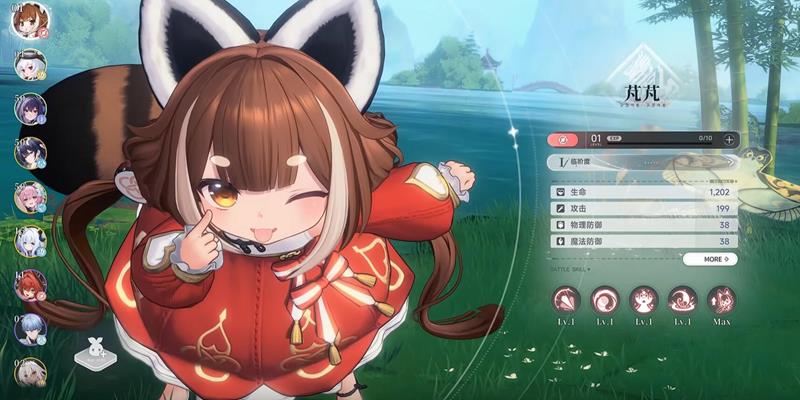Screen dimensions: 800x400
Task: Select character portrait numbered 09
Action: point(28,372)
